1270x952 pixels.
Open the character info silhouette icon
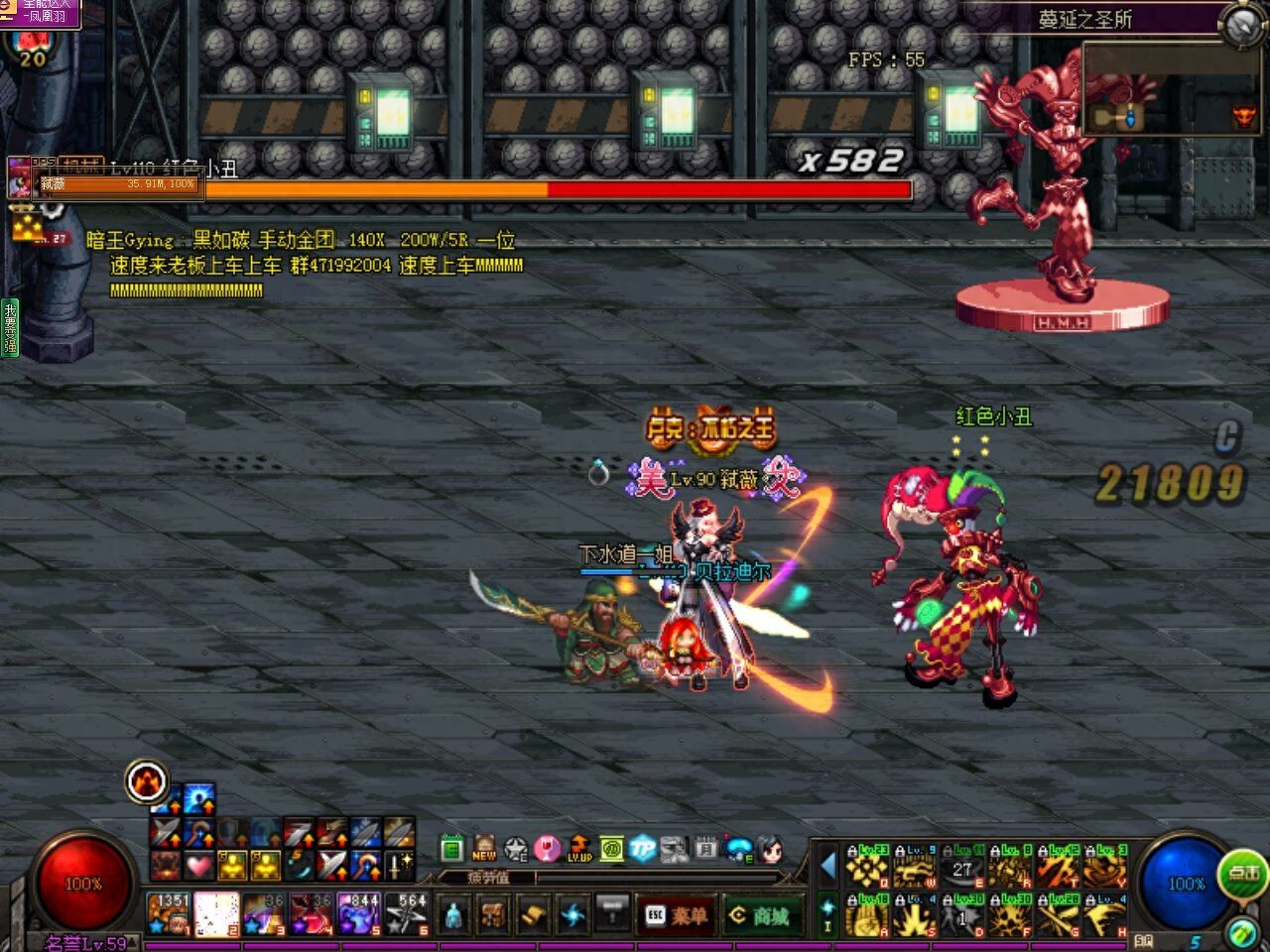[453, 913]
